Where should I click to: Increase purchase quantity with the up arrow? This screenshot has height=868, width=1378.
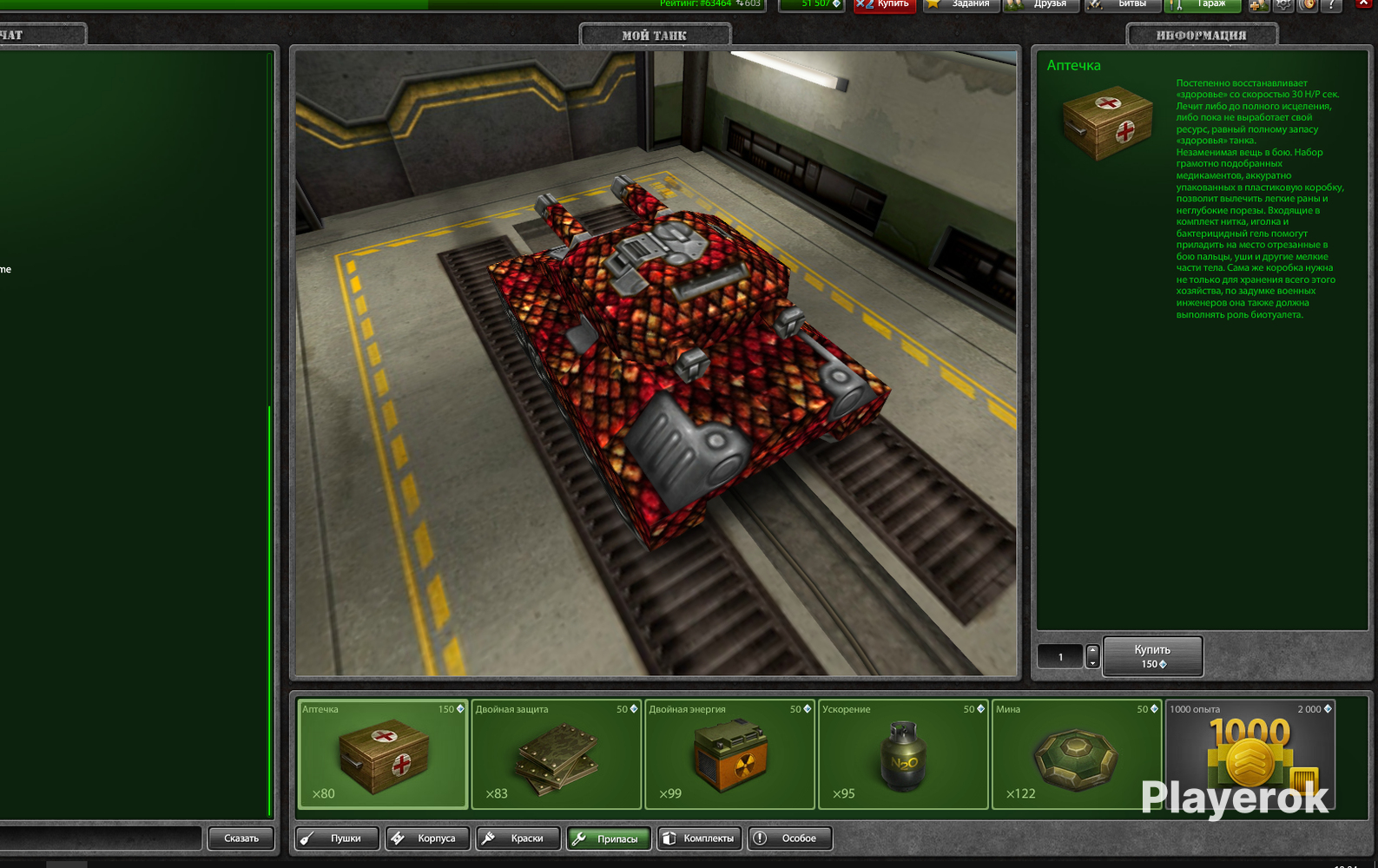[1092, 650]
